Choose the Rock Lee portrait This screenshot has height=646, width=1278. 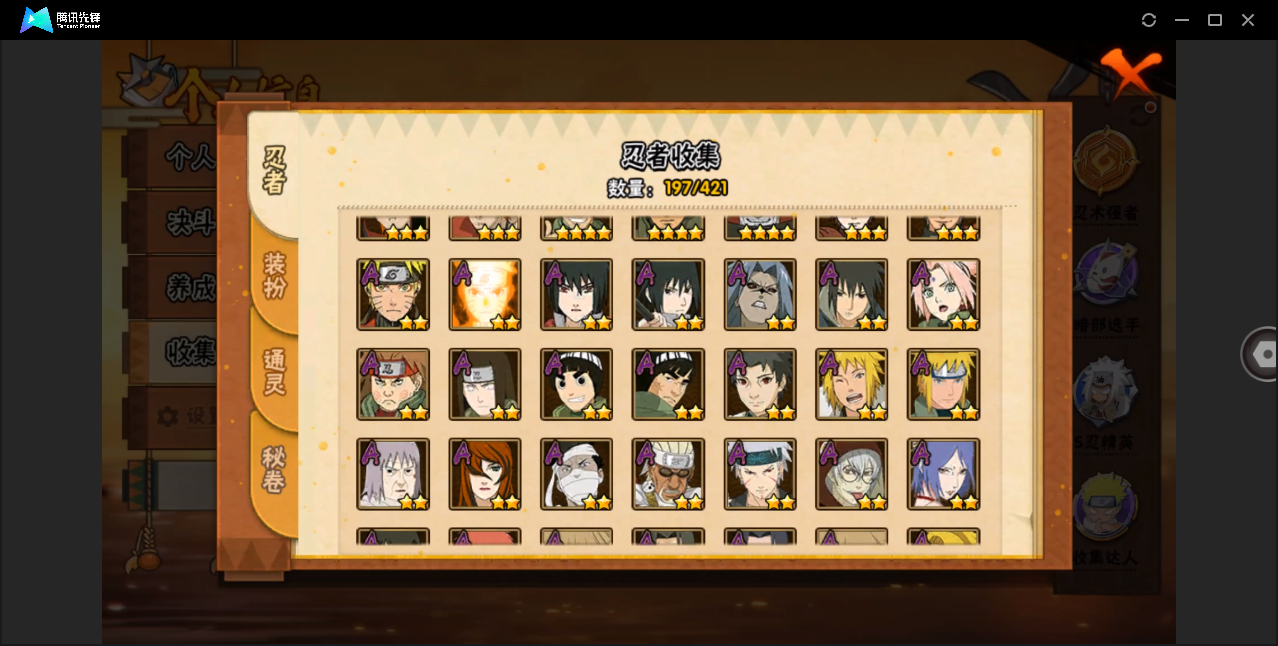click(577, 385)
